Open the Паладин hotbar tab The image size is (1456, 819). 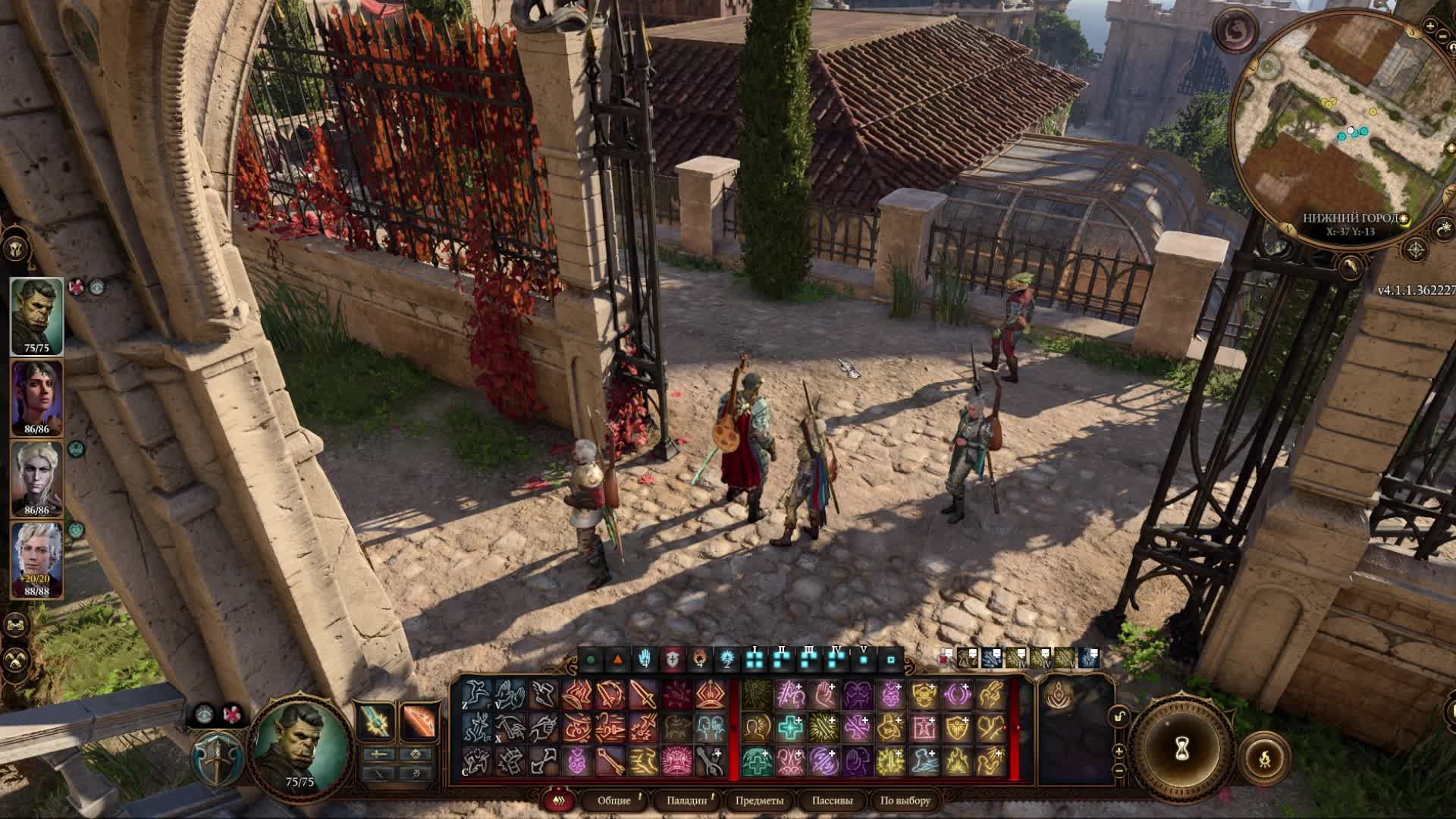click(687, 800)
